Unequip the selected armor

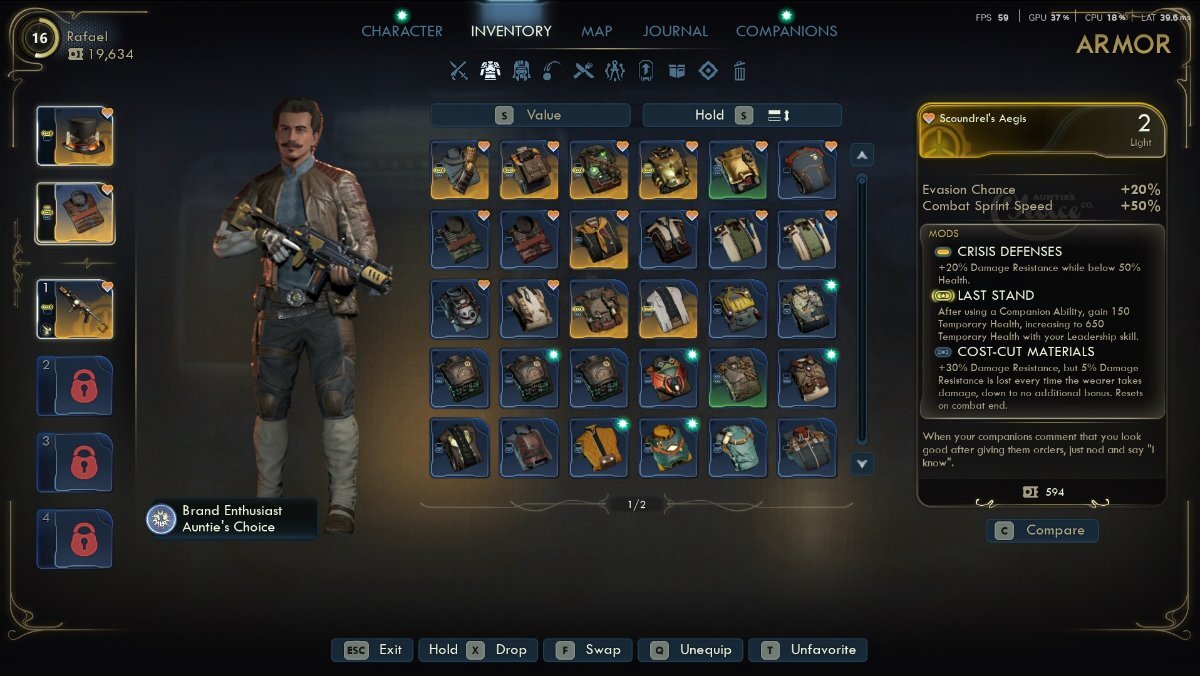694,650
